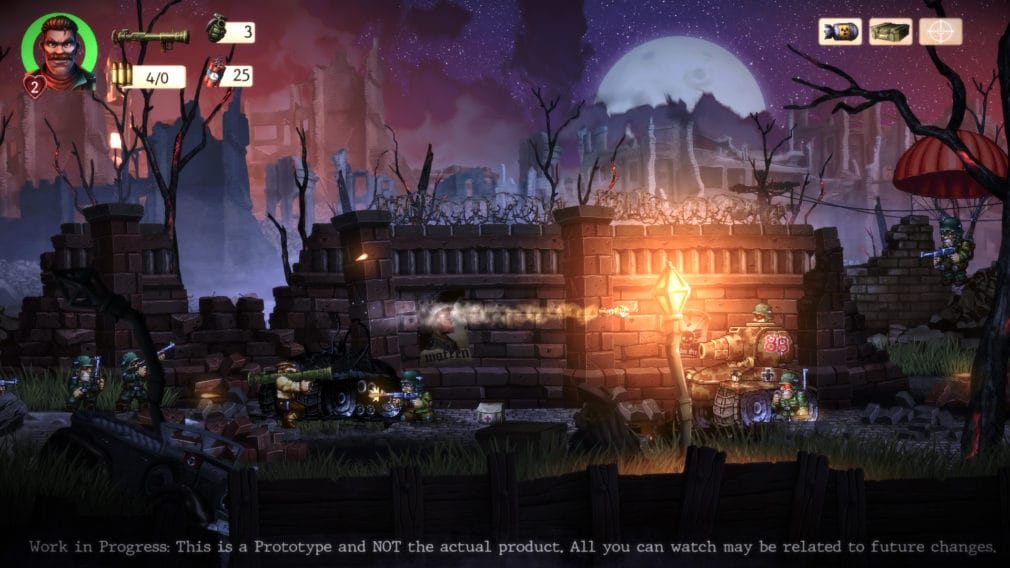This screenshot has width=1010, height=568.
Task: Click the bazooka weapon icon
Action: point(150,37)
